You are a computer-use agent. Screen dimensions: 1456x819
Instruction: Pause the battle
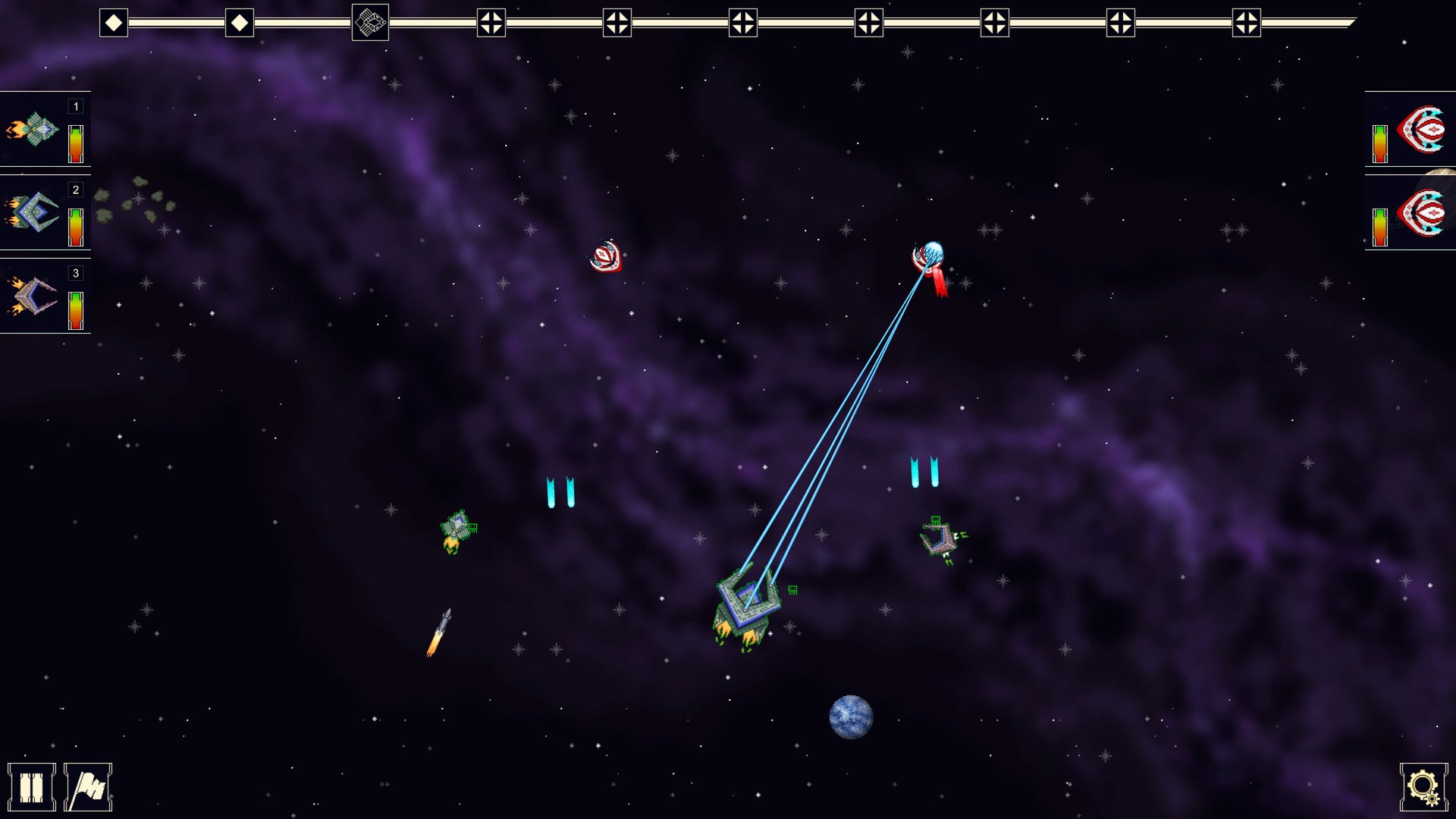pos(31,787)
